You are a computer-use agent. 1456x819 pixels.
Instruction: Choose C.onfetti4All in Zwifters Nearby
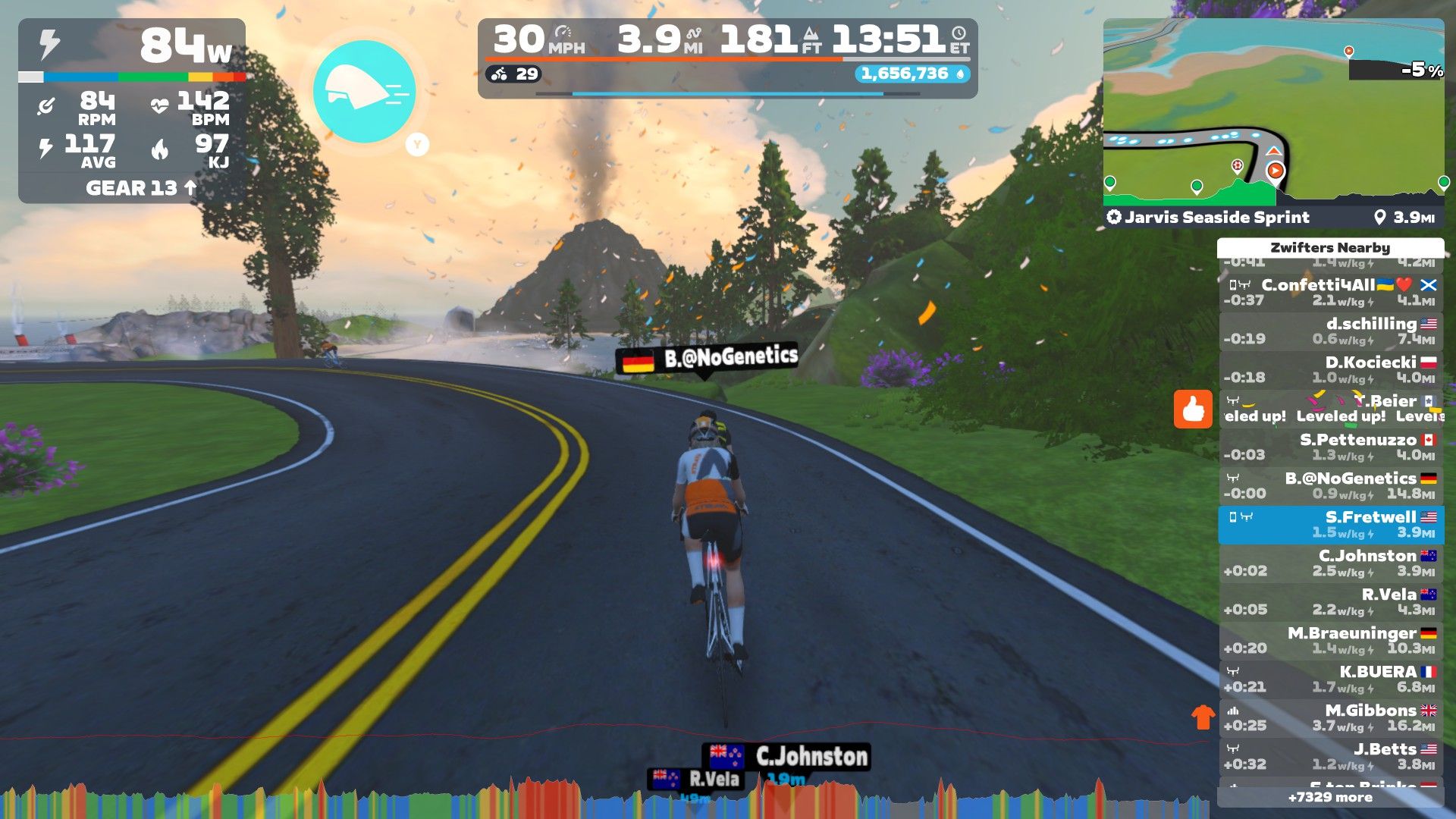(1331, 293)
